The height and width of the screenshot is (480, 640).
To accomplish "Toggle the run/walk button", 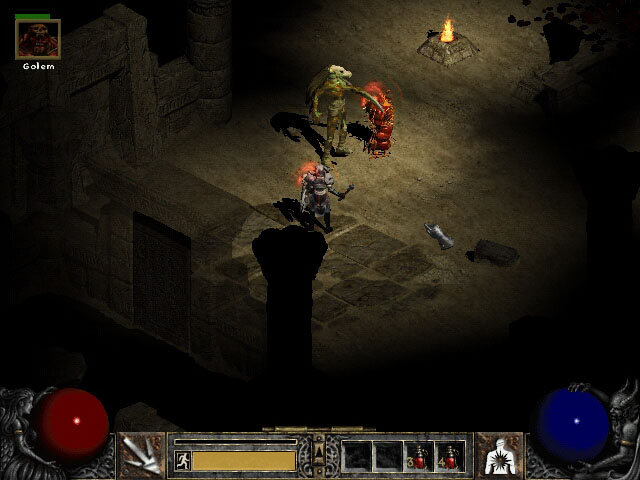I will point(183,460).
